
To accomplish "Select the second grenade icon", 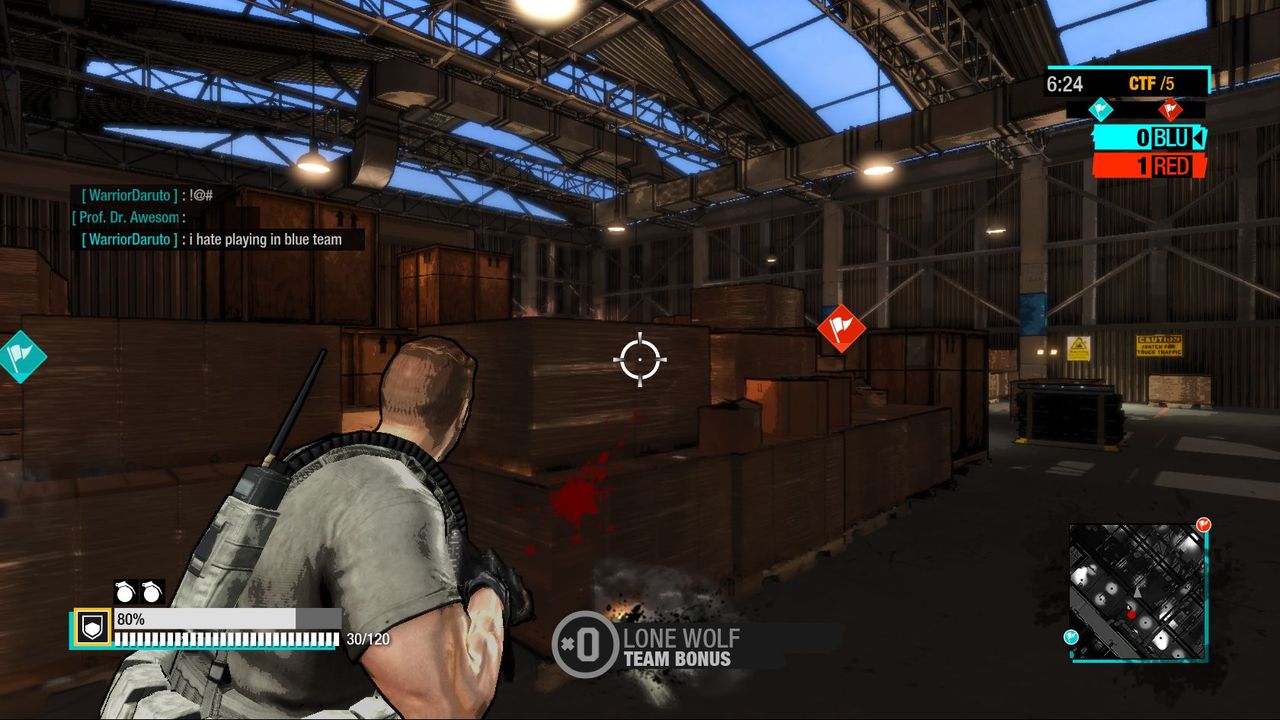I will tap(150, 592).
